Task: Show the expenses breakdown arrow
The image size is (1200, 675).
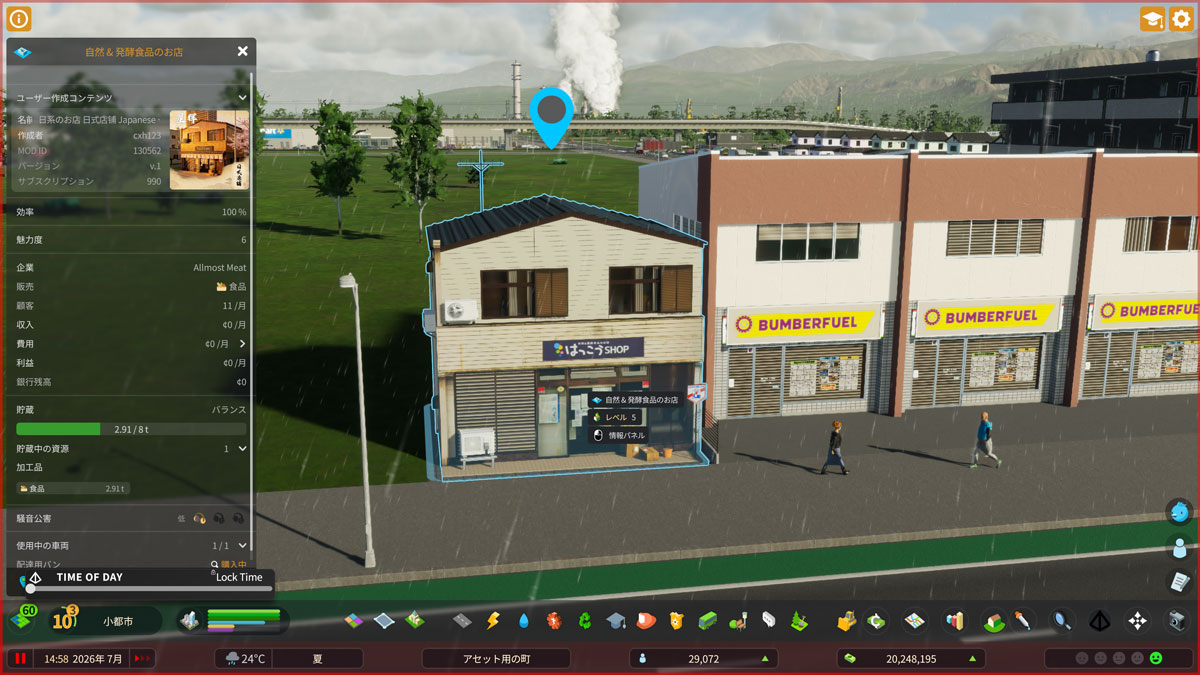Action: pyautogui.click(x=242, y=344)
